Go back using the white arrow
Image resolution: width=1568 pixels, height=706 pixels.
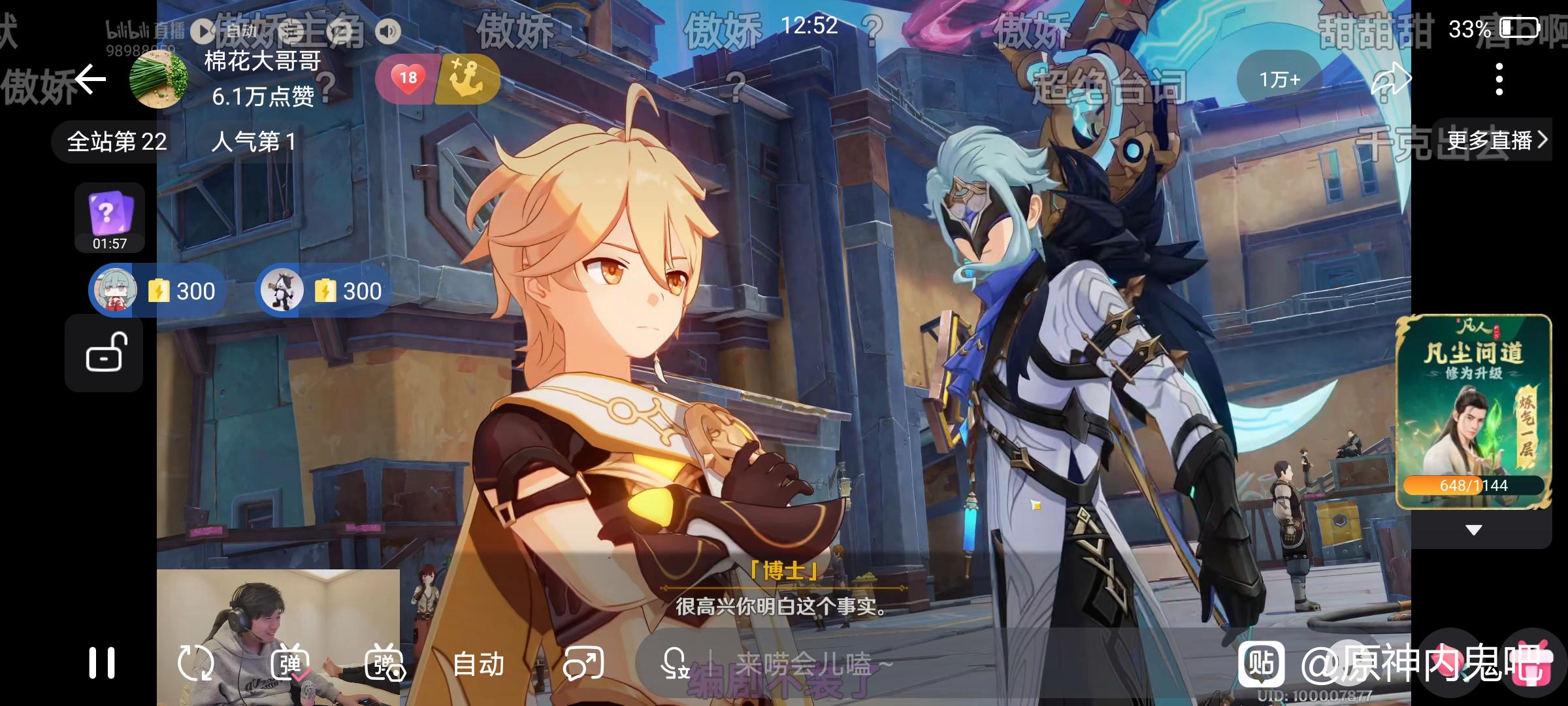[x=90, y=80]
